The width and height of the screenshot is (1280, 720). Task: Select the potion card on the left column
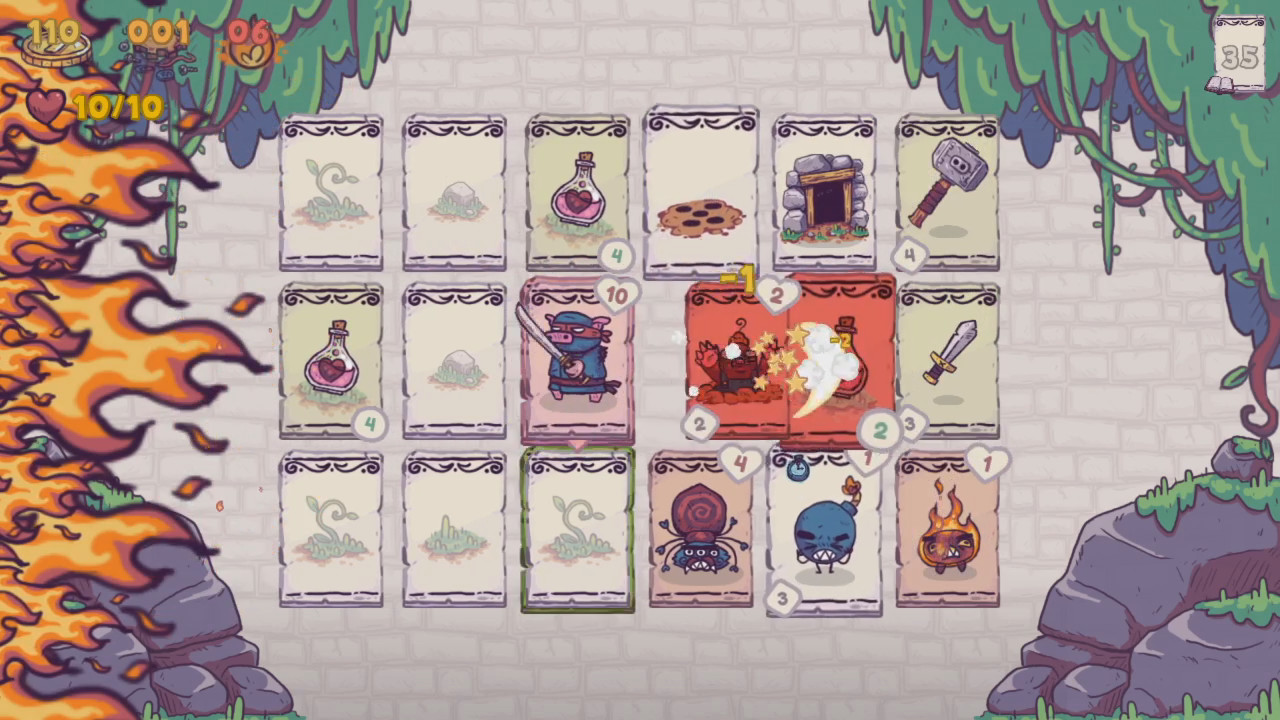click(332, 360)
